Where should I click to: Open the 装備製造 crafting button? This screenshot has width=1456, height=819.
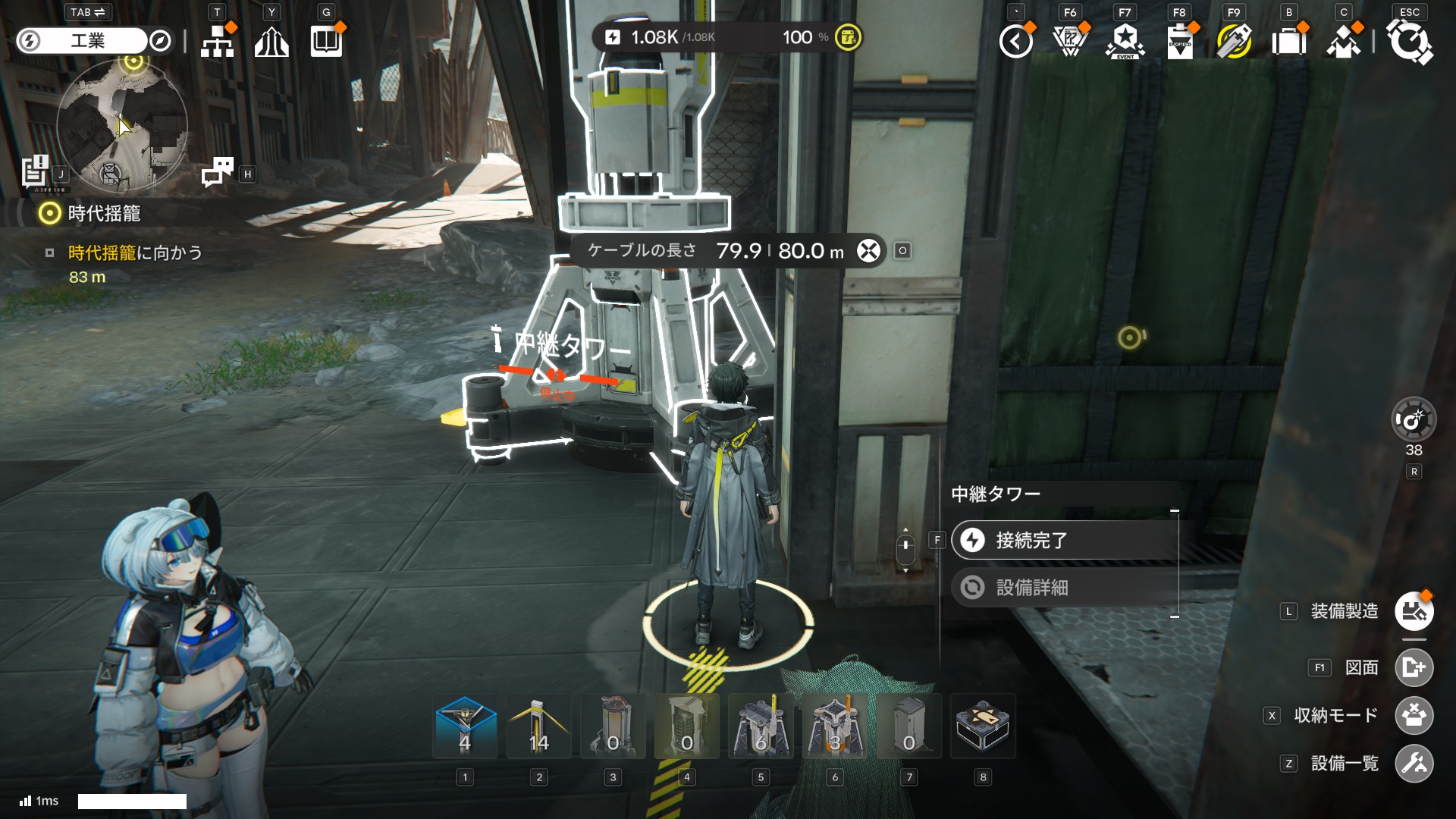[1414, 611]
